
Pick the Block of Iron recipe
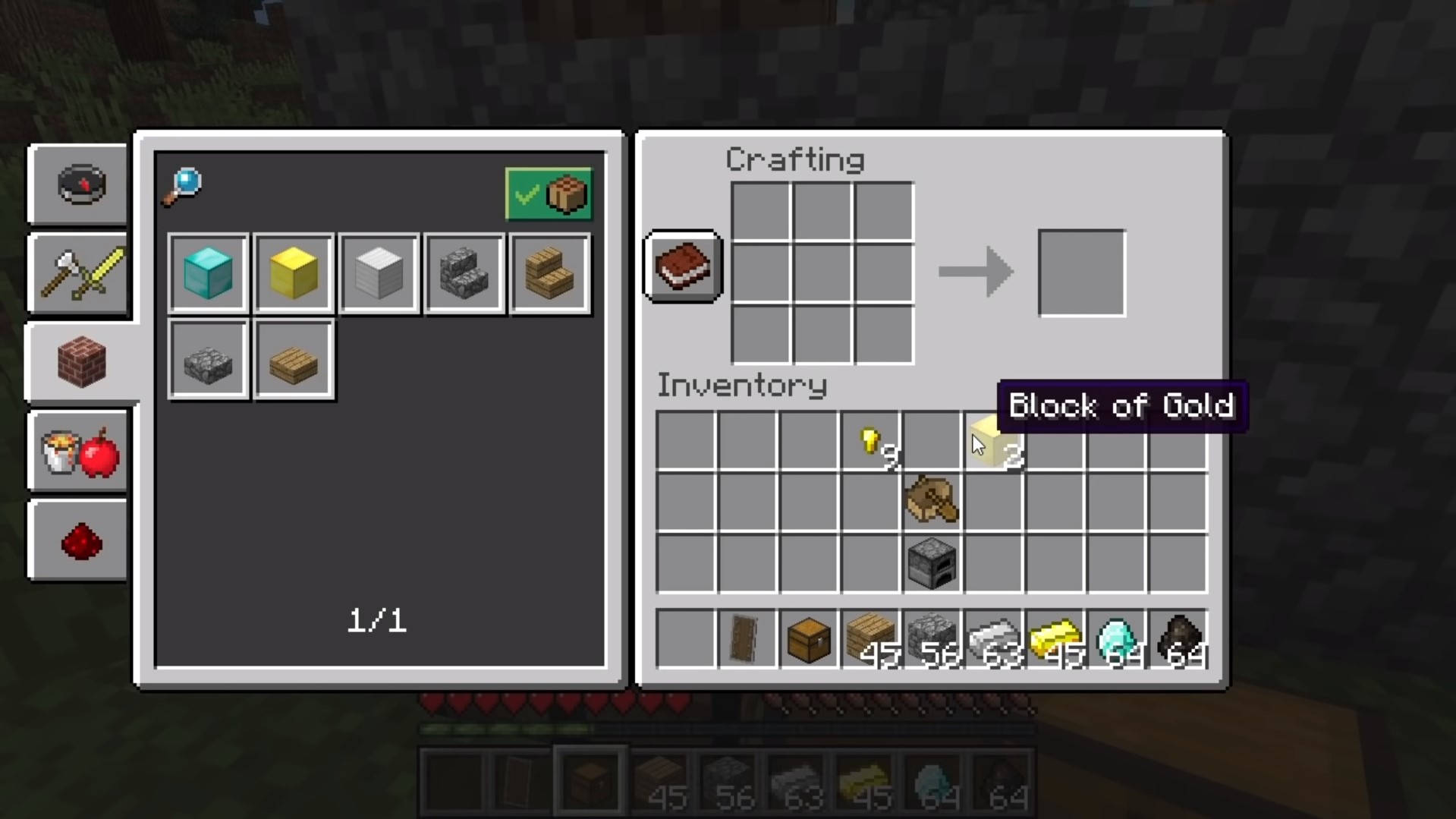point(379,273)
